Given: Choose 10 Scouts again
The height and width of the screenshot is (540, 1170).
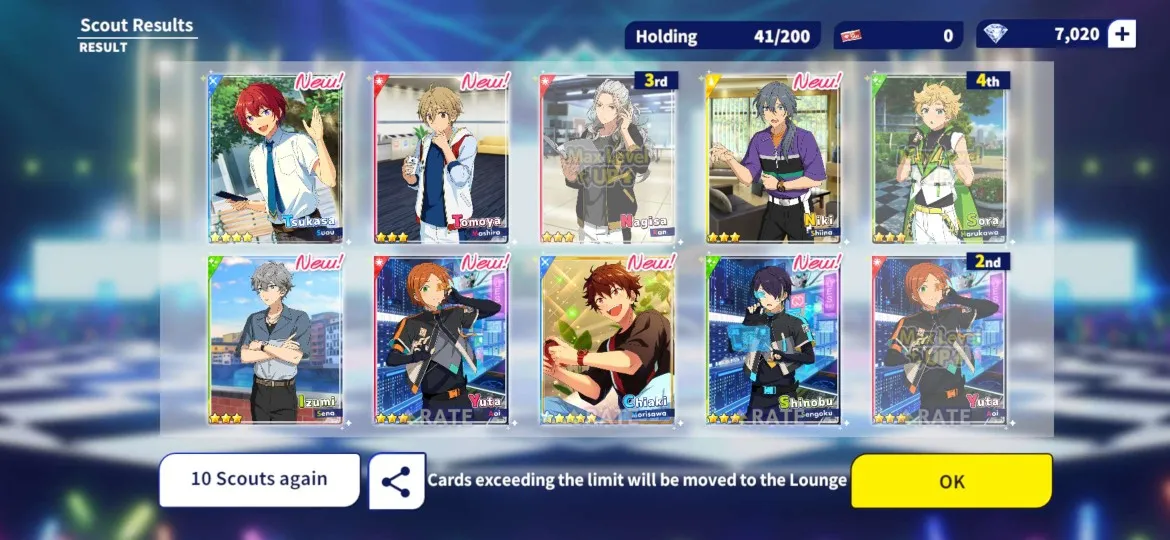Looking at the screenshot, I should tap(259, 479).
